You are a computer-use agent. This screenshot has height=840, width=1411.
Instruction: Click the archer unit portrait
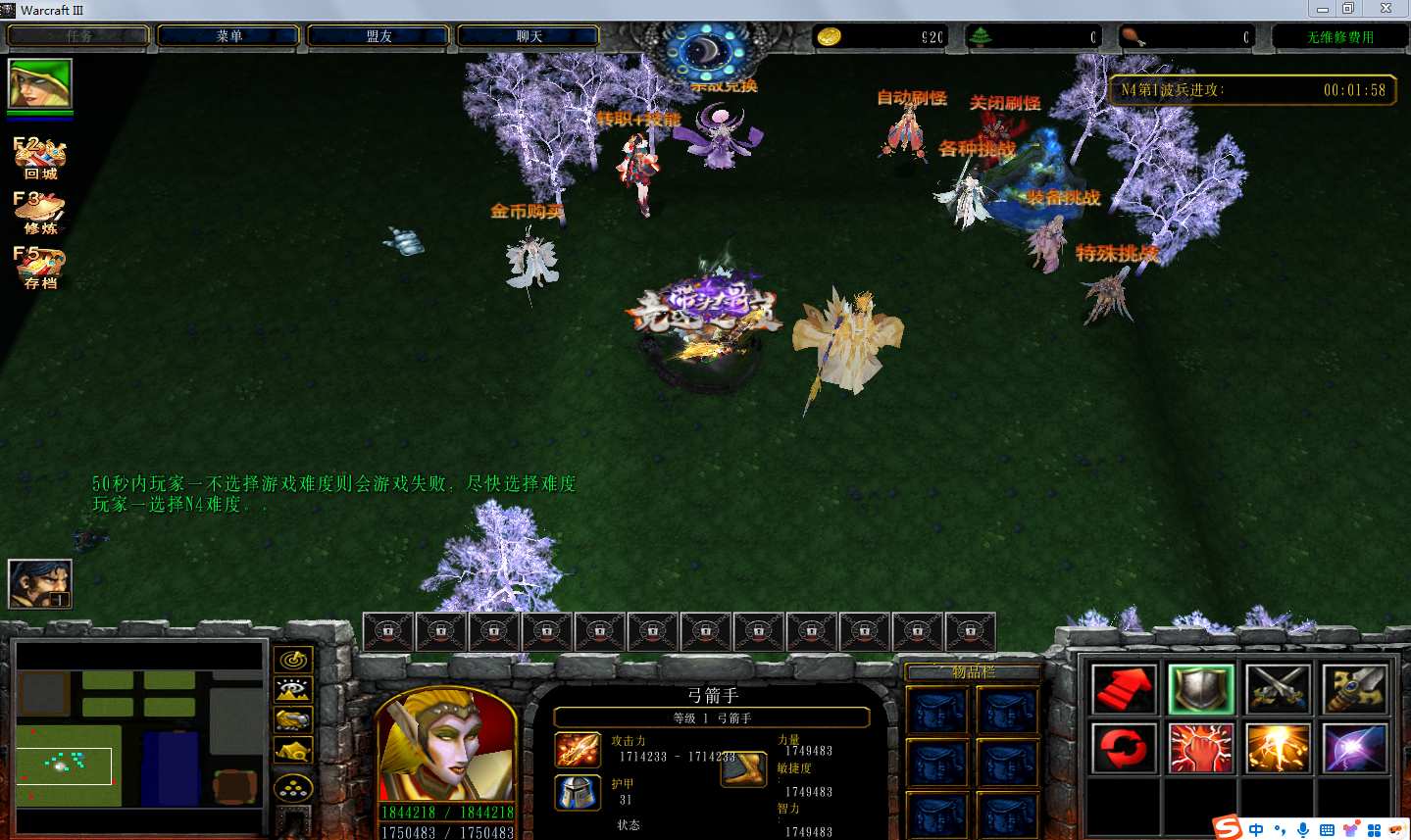(446, 747)
